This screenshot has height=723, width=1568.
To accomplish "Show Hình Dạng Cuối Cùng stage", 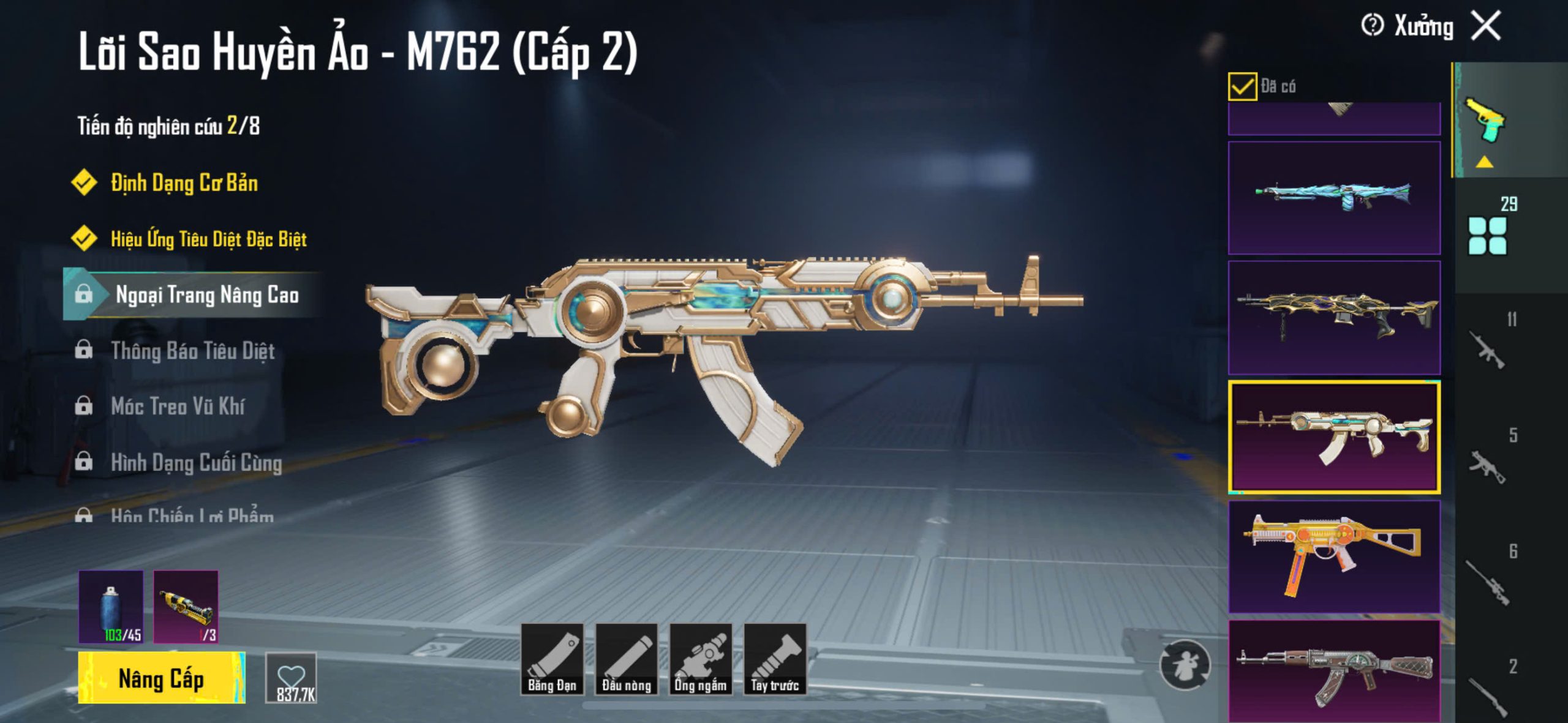I will 196,462.
